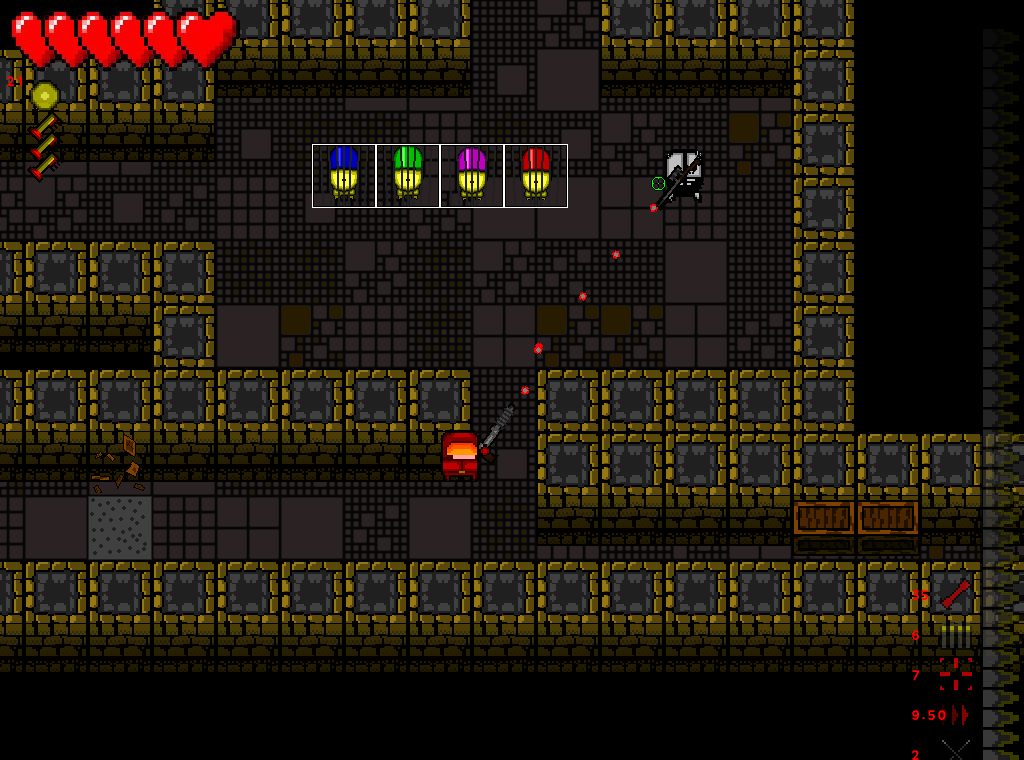Screen dimensions: 1024x760
Task: Click the bullet magazine stat icon
Action: point(955,635)
